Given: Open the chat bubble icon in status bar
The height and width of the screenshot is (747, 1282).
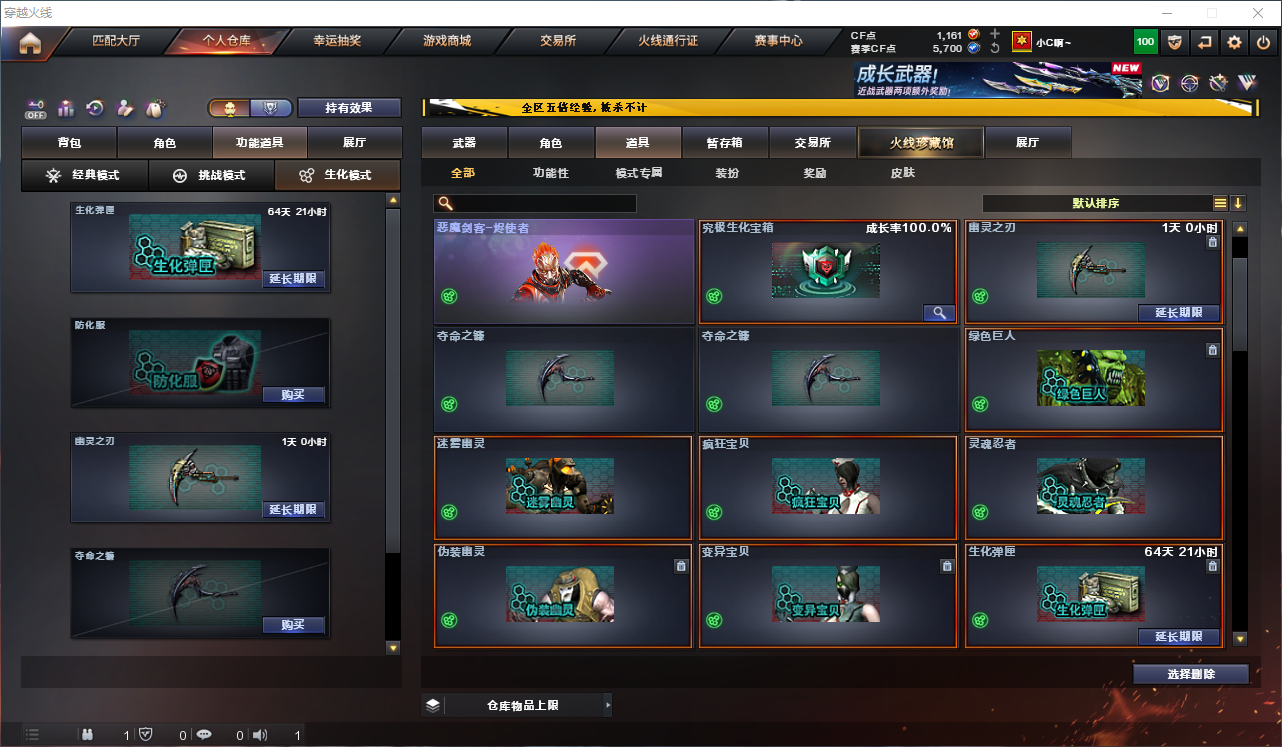Looking at the screenshot, I should pyautogui.click(x=205, y=734).
